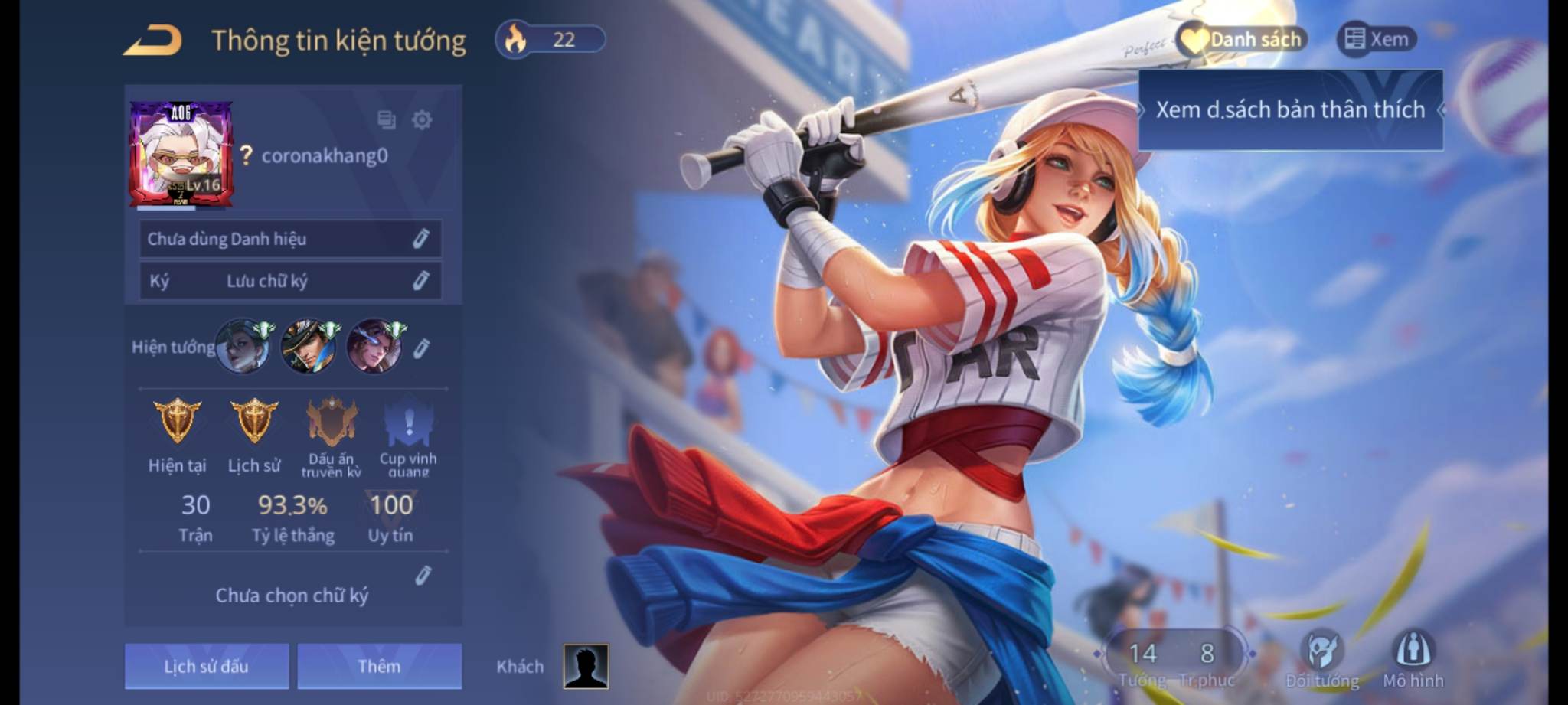Go back using the arrow button
The width and height of the screenshot is (1568, 705).
pos(152,41)
